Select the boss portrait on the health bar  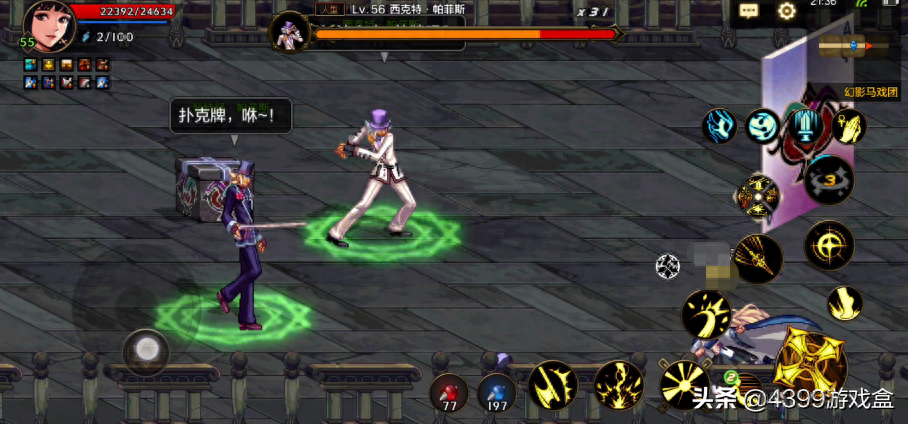coord(290,32)
